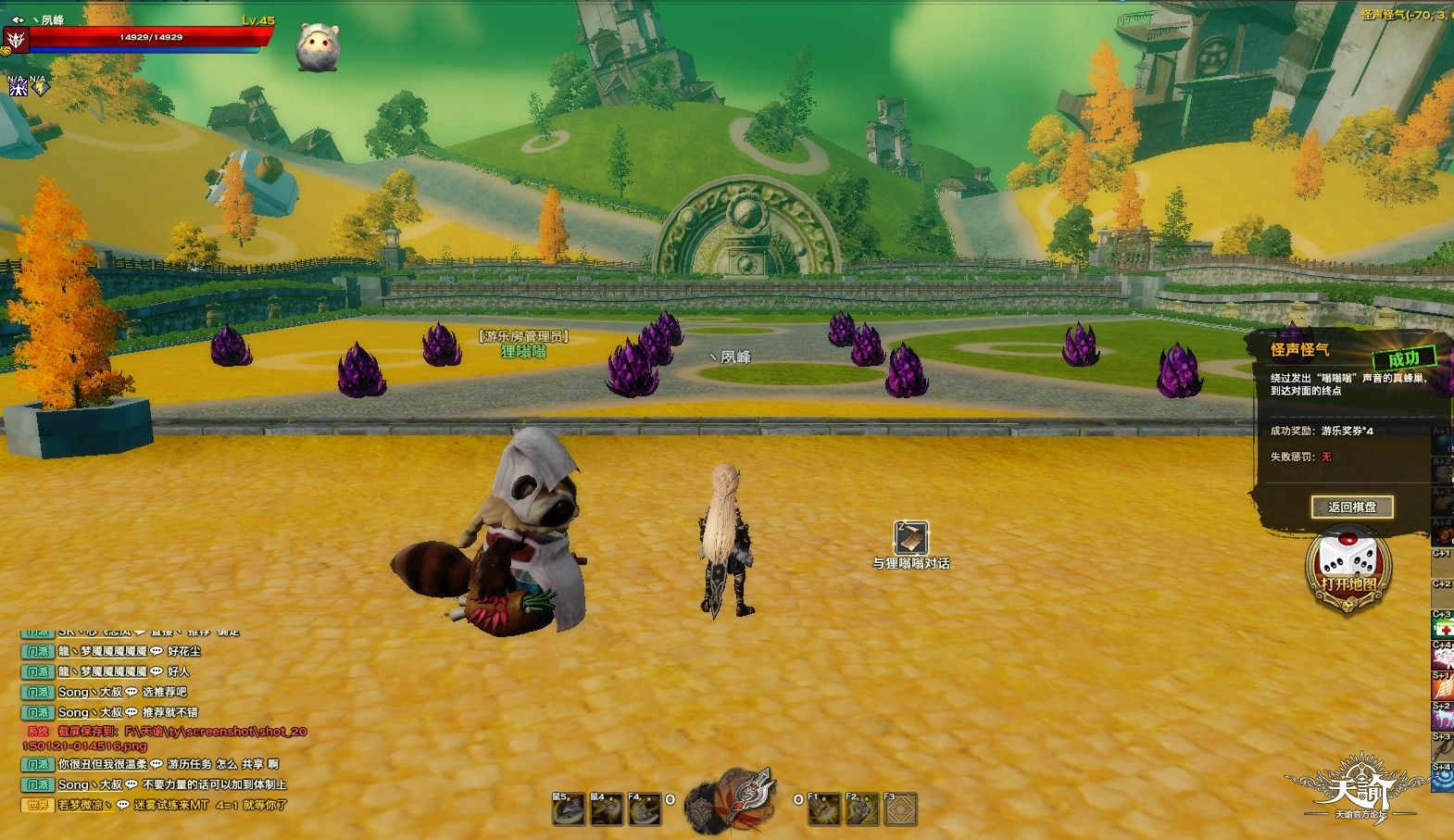
Task: Activate the mouse-5 skill slot
Action: click(568, 809)
